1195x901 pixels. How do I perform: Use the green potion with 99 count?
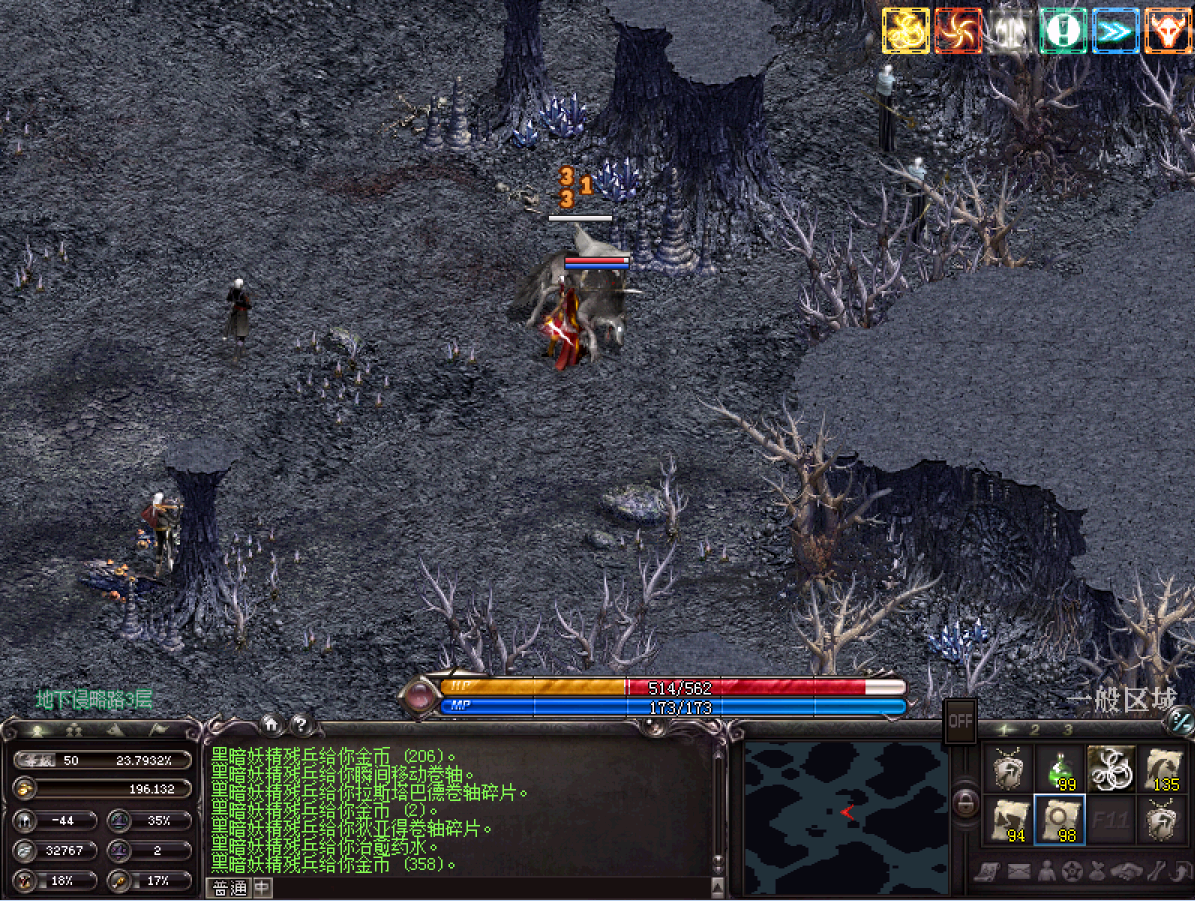tap(1059, 769)
